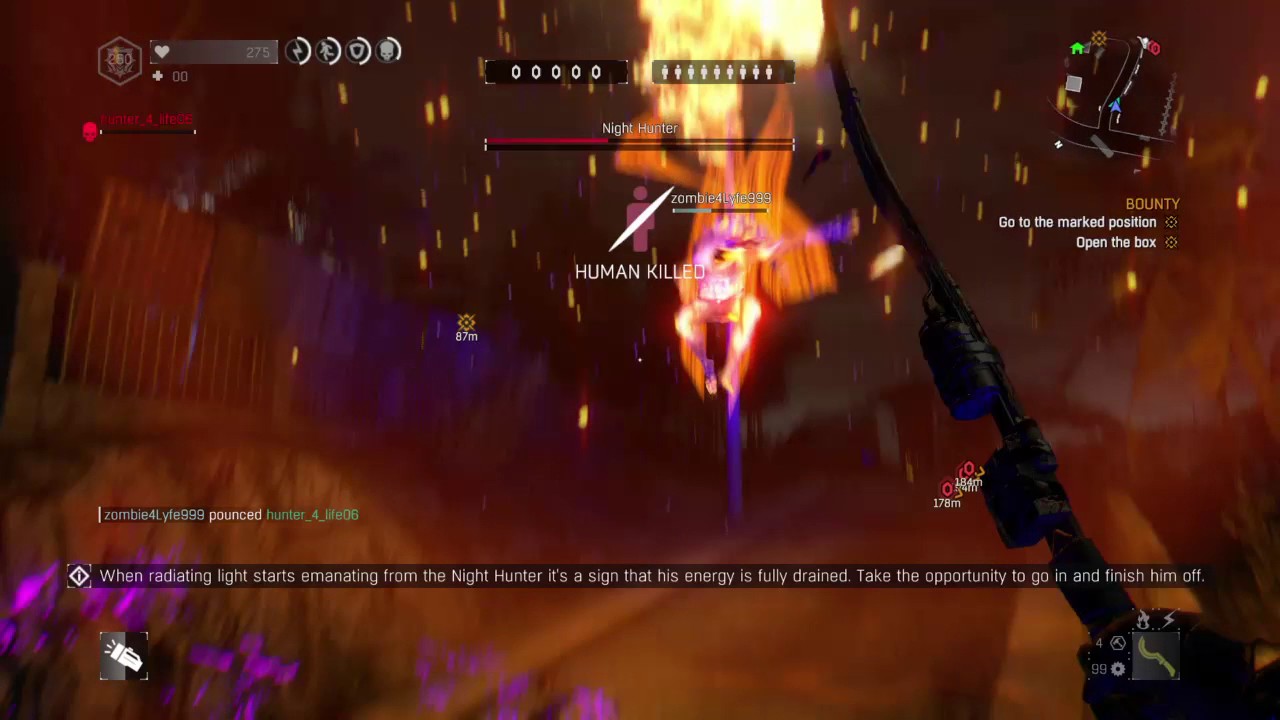Click the fire weapon effect icon
The image size is (1280, 720).
point(1144,621)
